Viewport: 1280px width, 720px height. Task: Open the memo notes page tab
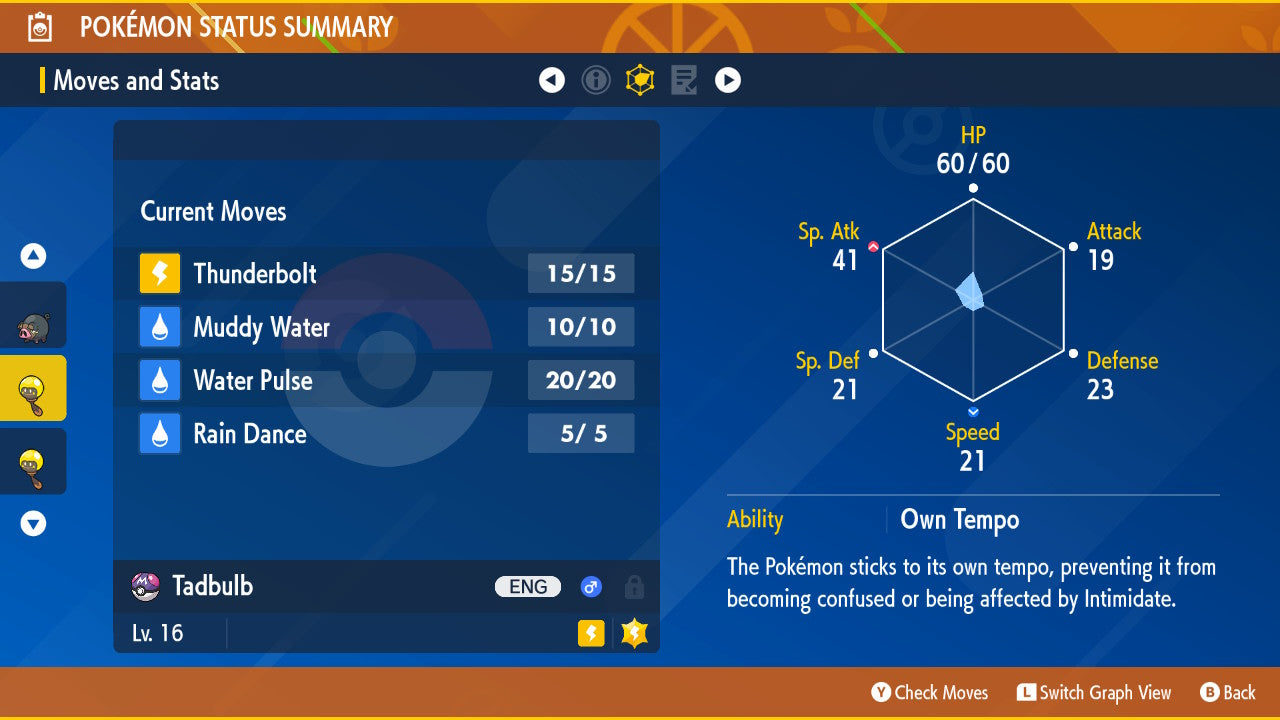[x=684, y=80]
